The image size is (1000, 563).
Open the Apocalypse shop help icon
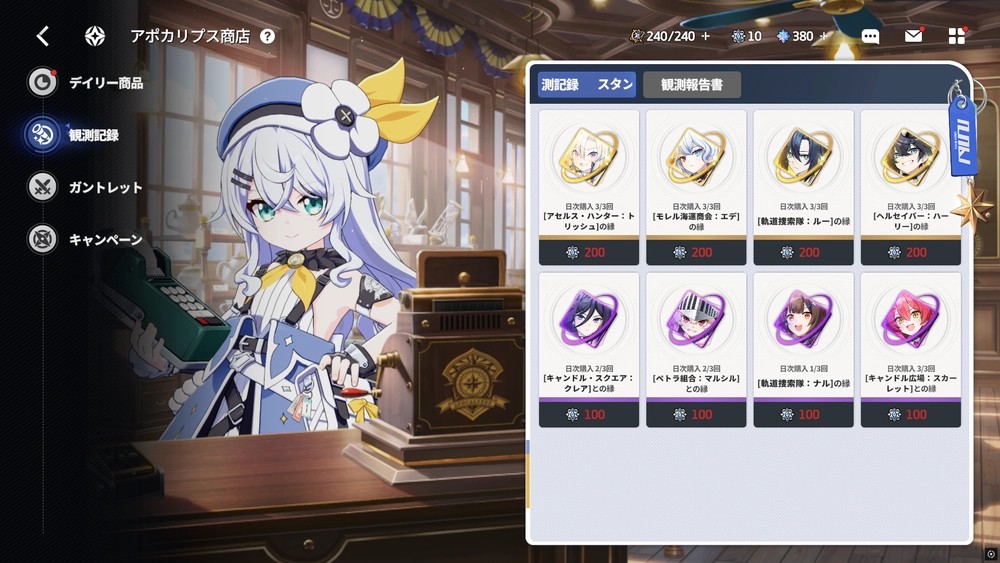pos(267,37)
